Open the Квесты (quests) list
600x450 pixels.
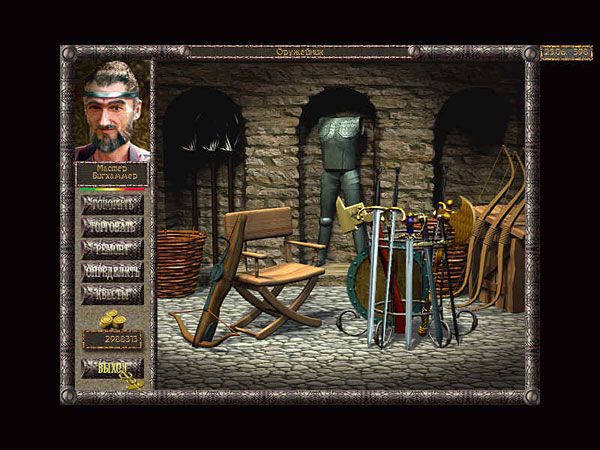(x=112, y=293)
